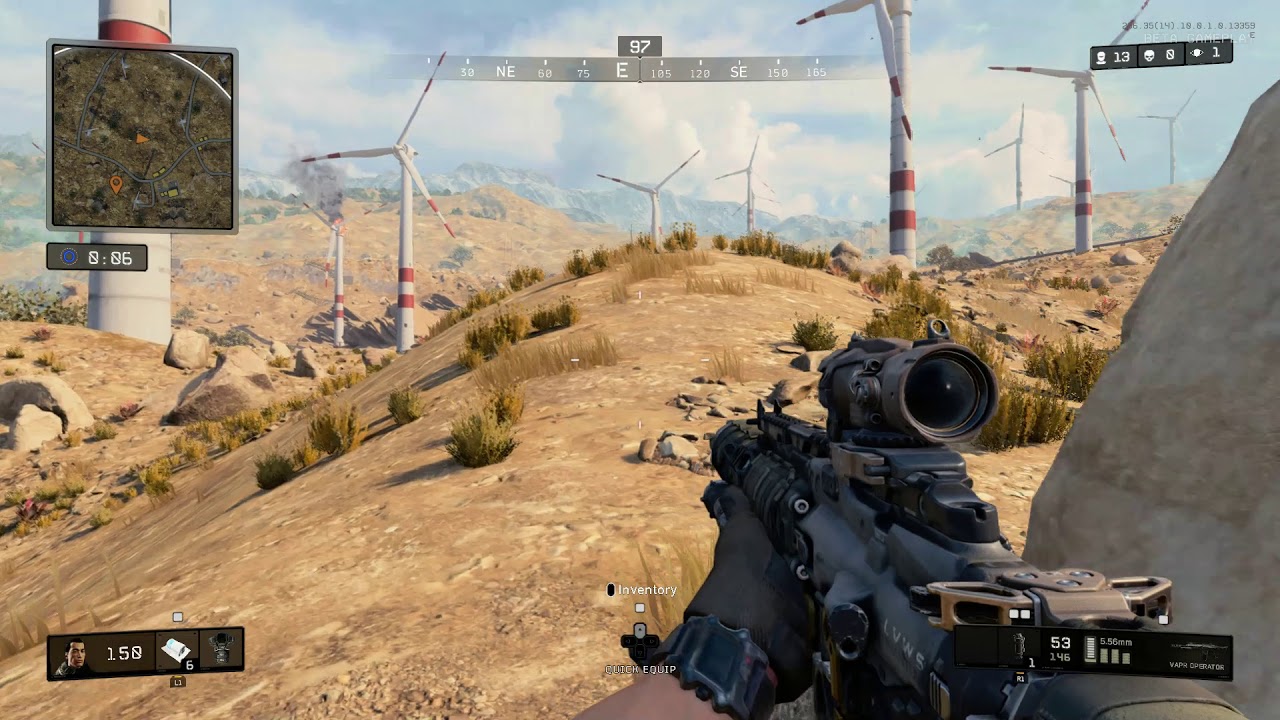Click the Quick Equip d-pad selector
The image size is (1280, 720).
click(640, 643)
